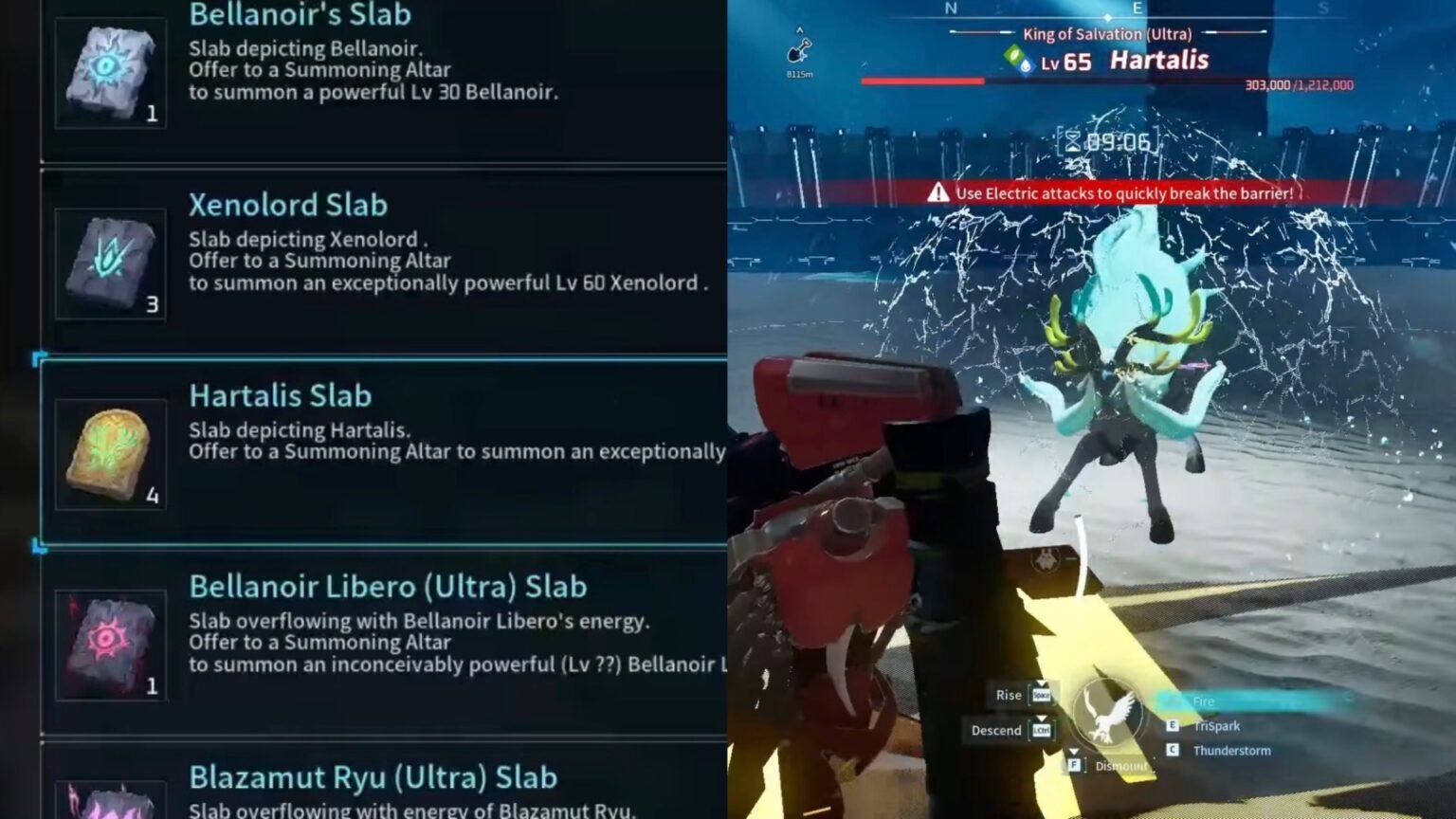The height and width of the screenshot is (819, 1456).
Task: Click the hourglass timer icon above 09:06
Action: click(1072, 140)
